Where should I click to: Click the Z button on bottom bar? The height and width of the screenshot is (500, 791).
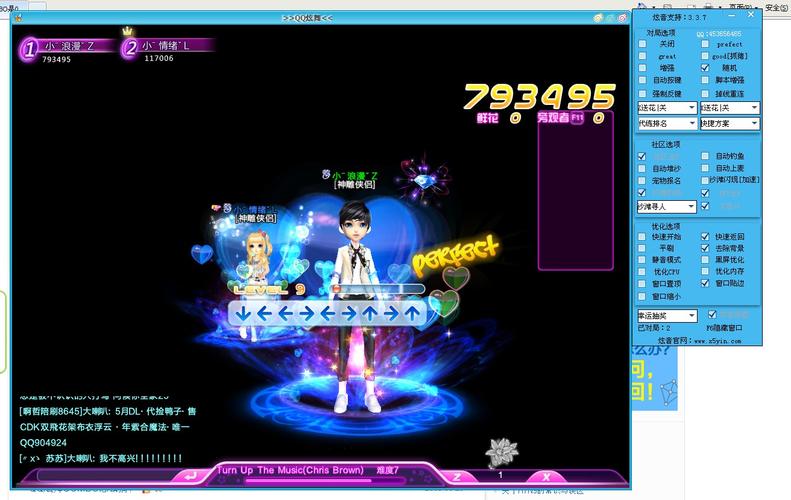(x=457, y=477)
